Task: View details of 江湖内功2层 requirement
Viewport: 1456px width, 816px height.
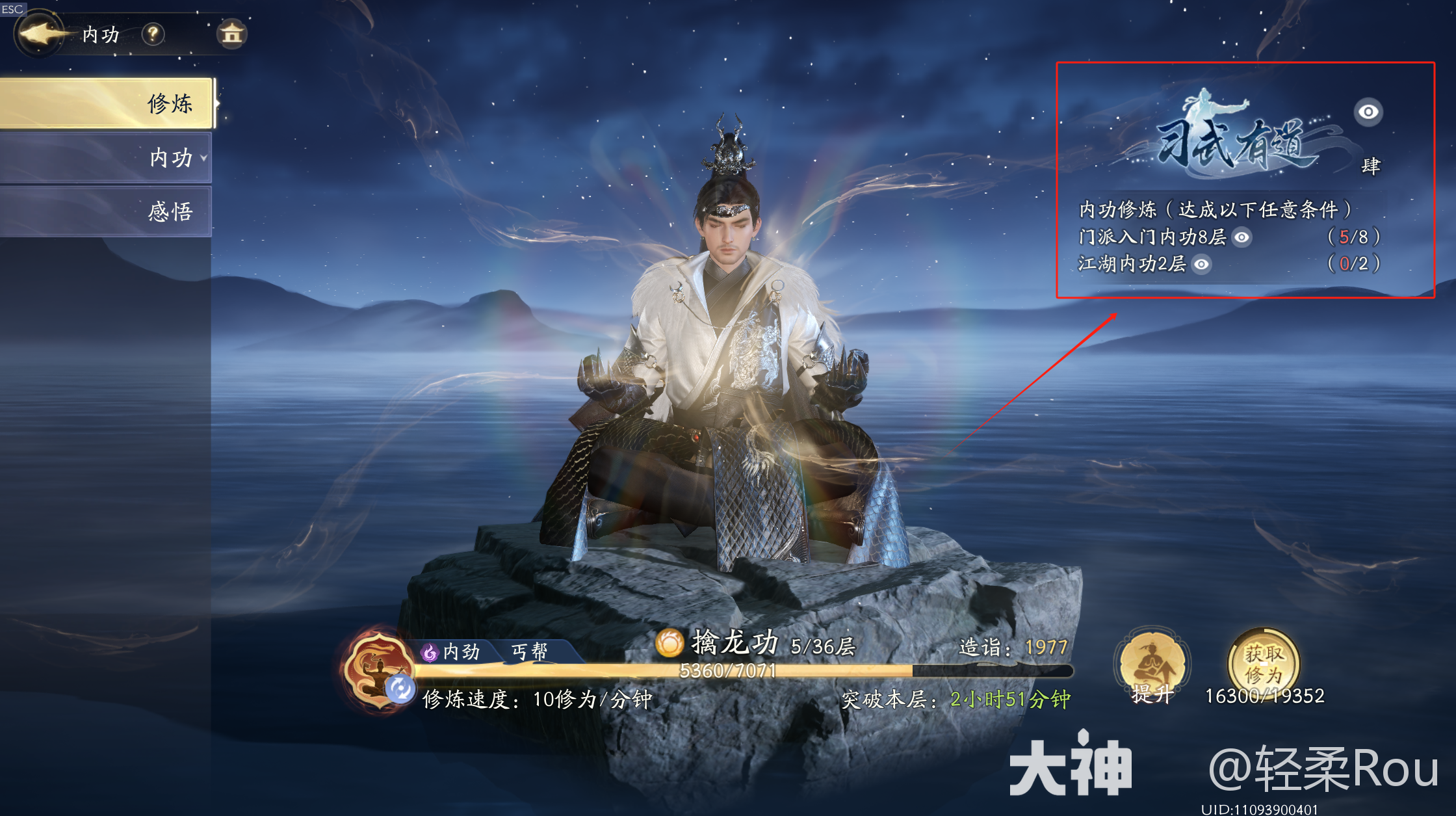Action: (1202, 264)
